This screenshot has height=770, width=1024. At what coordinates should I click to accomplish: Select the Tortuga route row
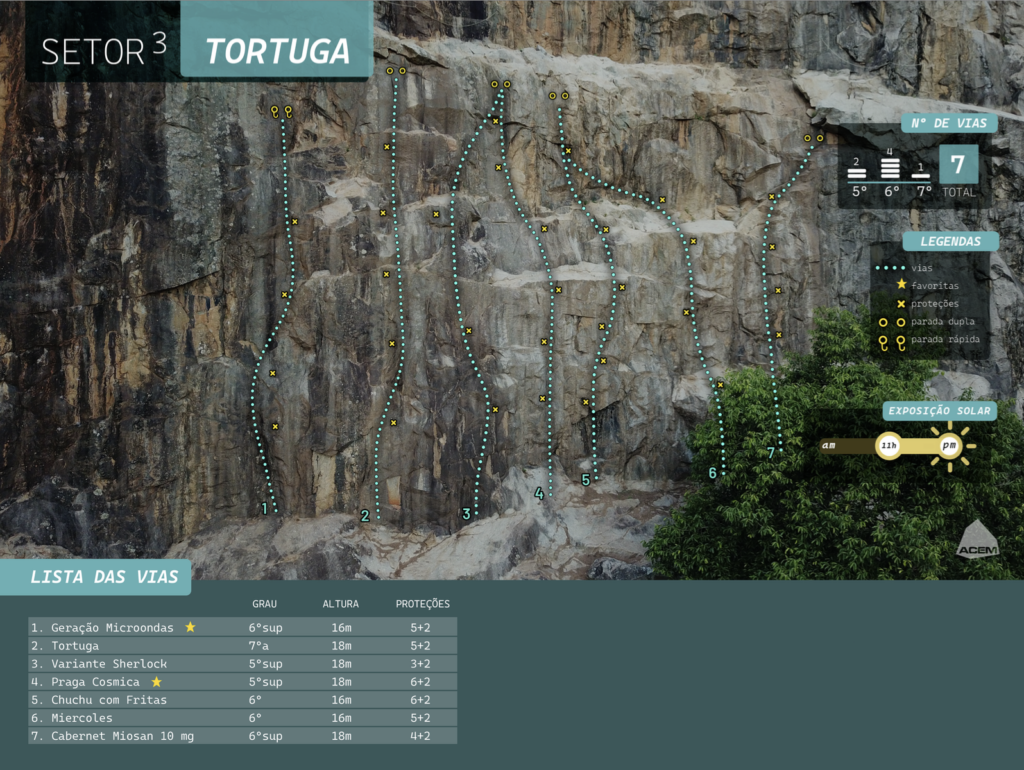(242, 646)
